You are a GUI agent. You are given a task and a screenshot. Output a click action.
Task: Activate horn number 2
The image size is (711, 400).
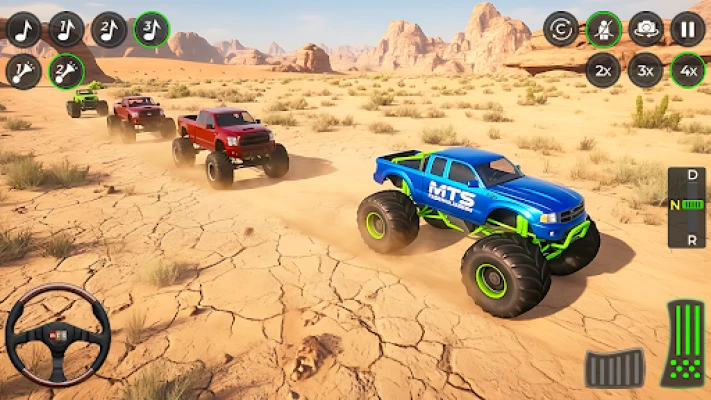click(66, 71)
